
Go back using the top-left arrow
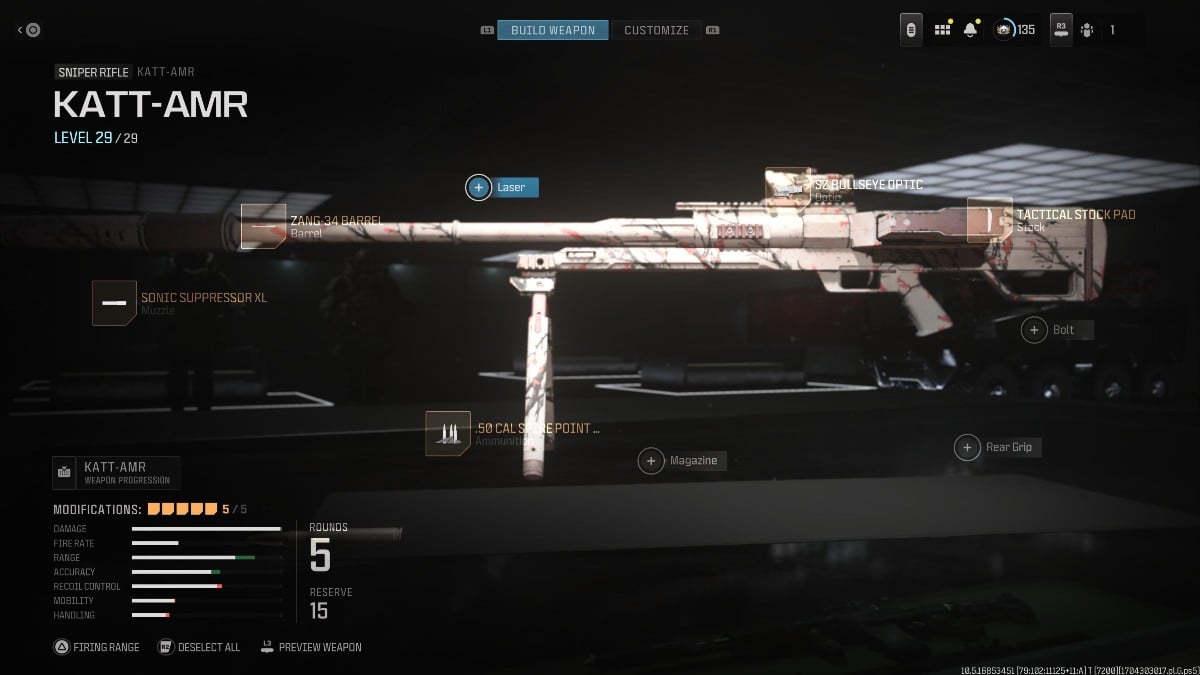[x=28, y=30]
